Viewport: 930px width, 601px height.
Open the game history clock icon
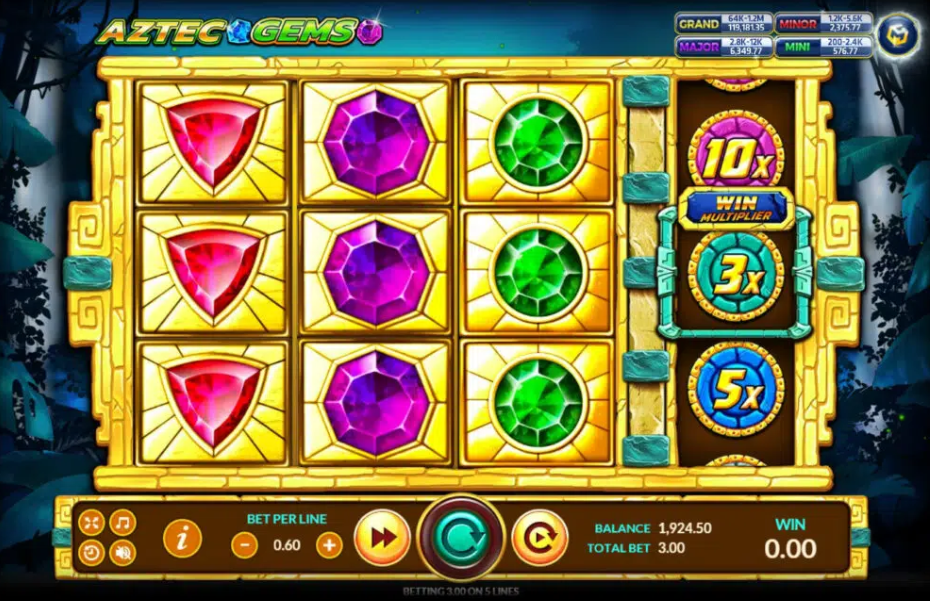tap(92, 552)
